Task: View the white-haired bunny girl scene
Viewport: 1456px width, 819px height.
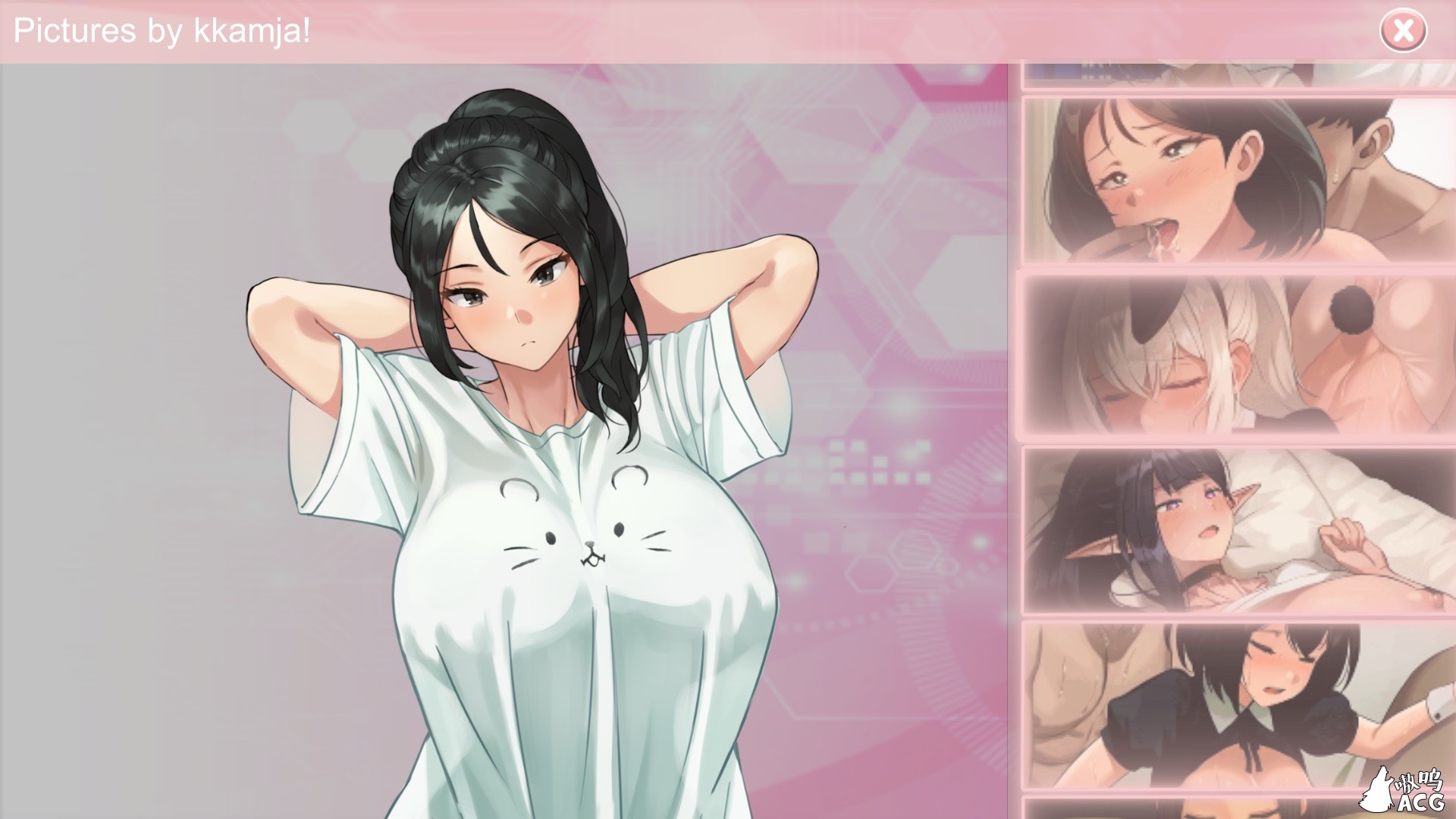Action: point(1236,356)
